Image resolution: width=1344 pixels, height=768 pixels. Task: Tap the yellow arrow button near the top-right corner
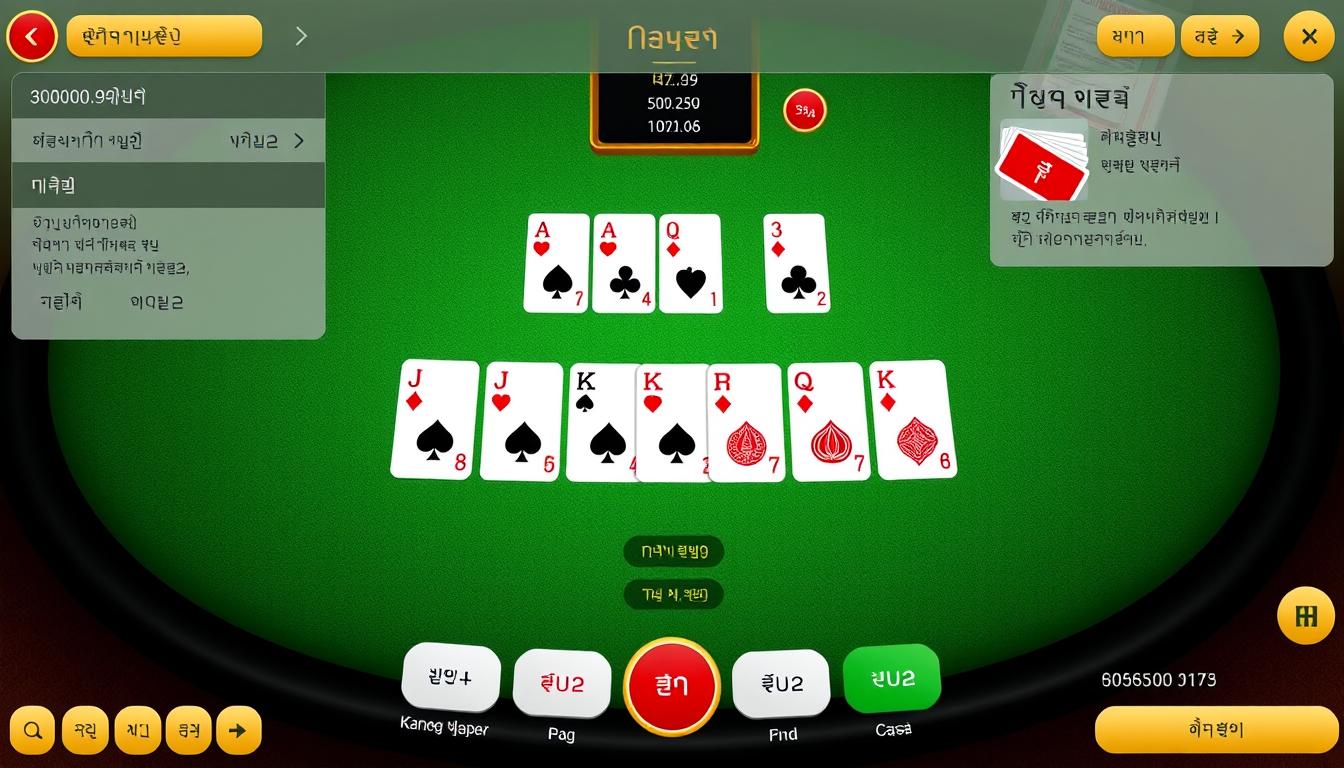tap(1220, 36)
